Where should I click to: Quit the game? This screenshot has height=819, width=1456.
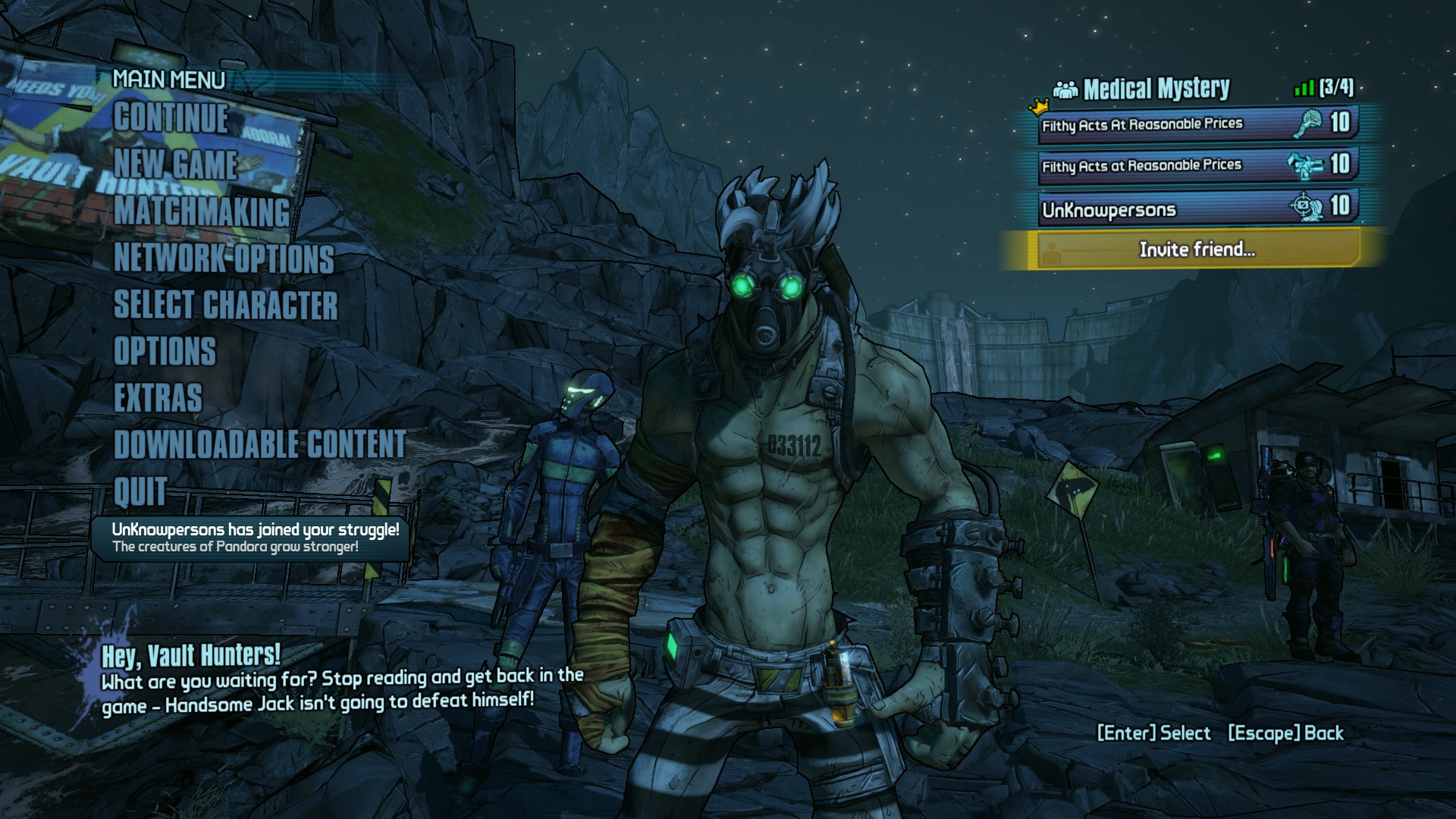click(140, 491)
